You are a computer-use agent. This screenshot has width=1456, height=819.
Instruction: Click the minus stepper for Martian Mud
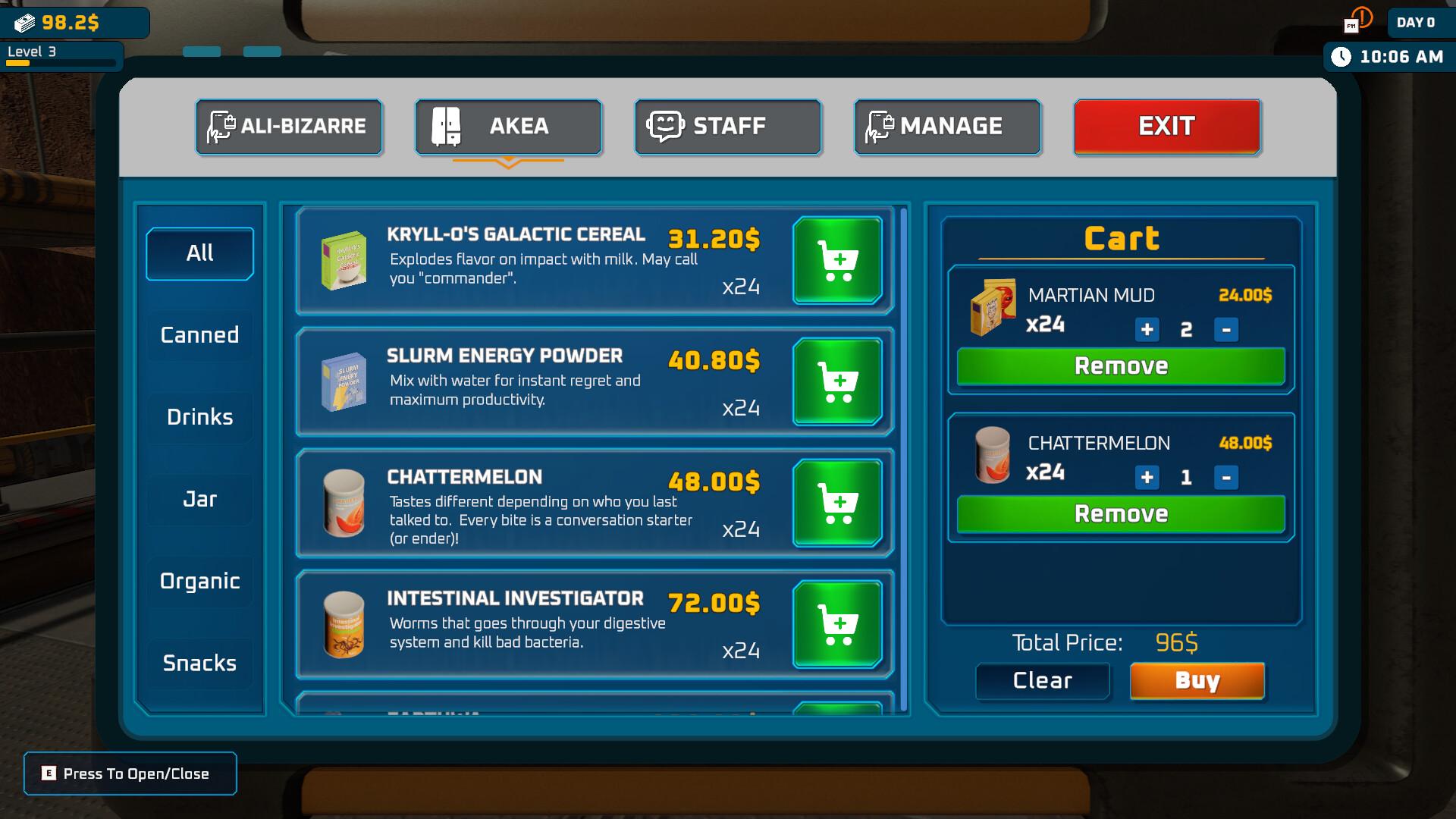(1228, 330)
